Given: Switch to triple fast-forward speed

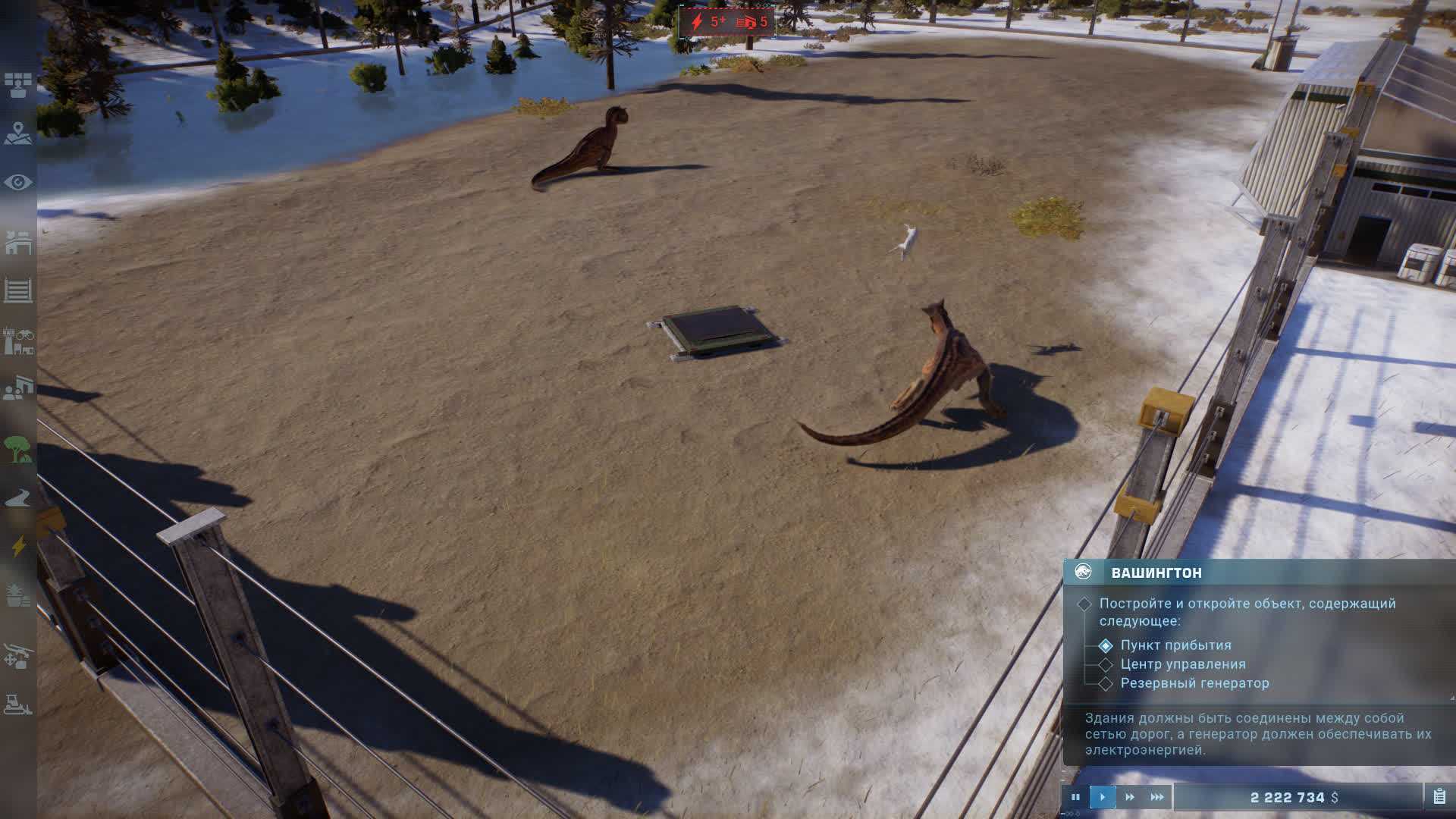Looking at the screenshot, I should tap(1157, 797).
